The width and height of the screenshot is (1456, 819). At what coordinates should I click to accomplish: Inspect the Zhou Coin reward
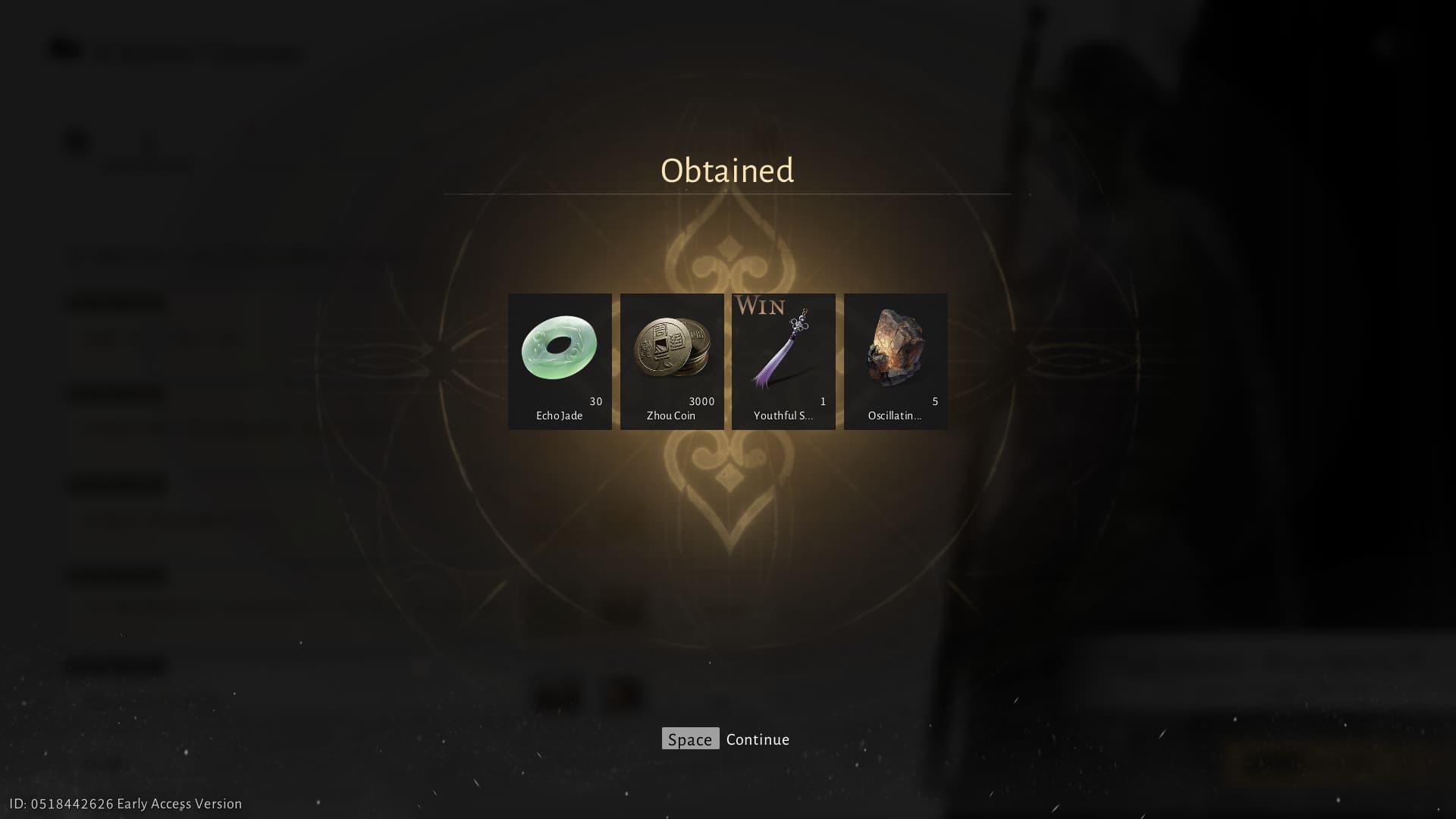pos(672,361)
